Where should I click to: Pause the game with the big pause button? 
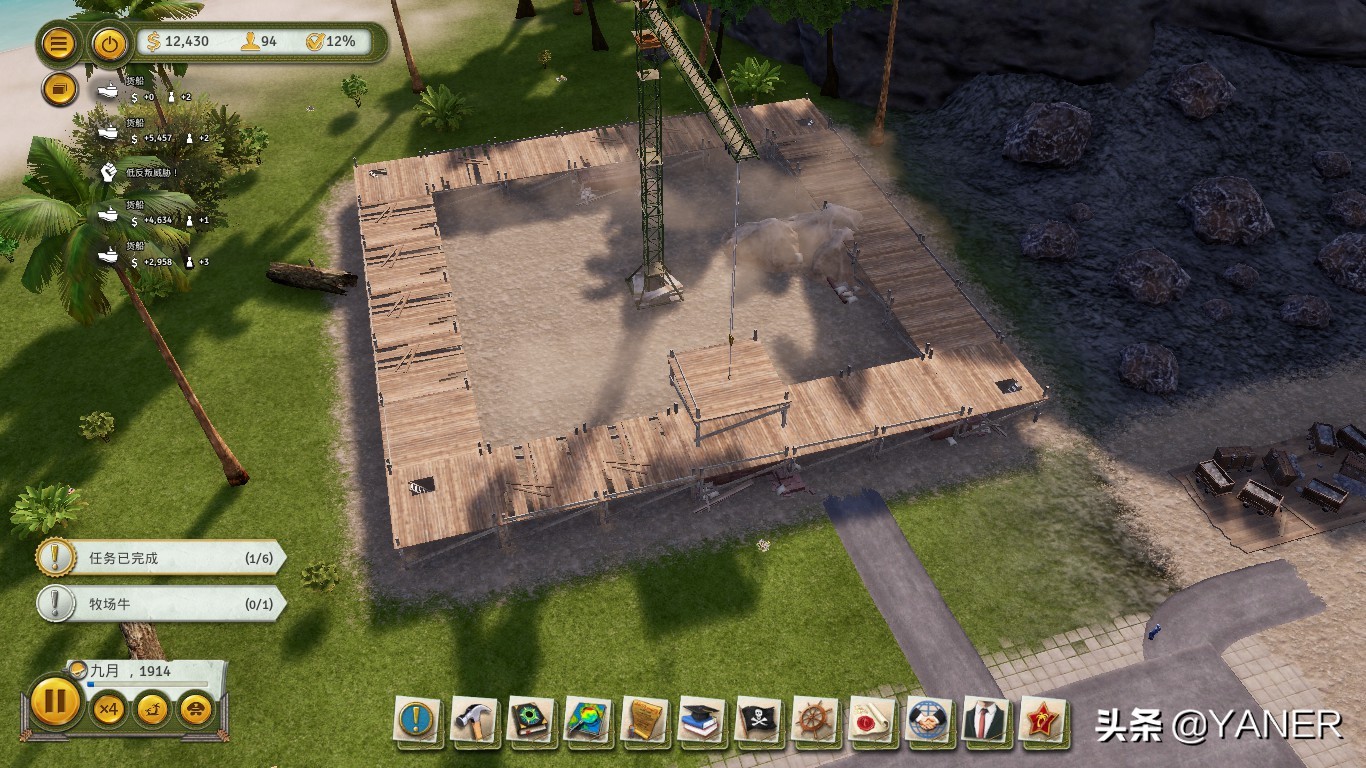(54, 701)
